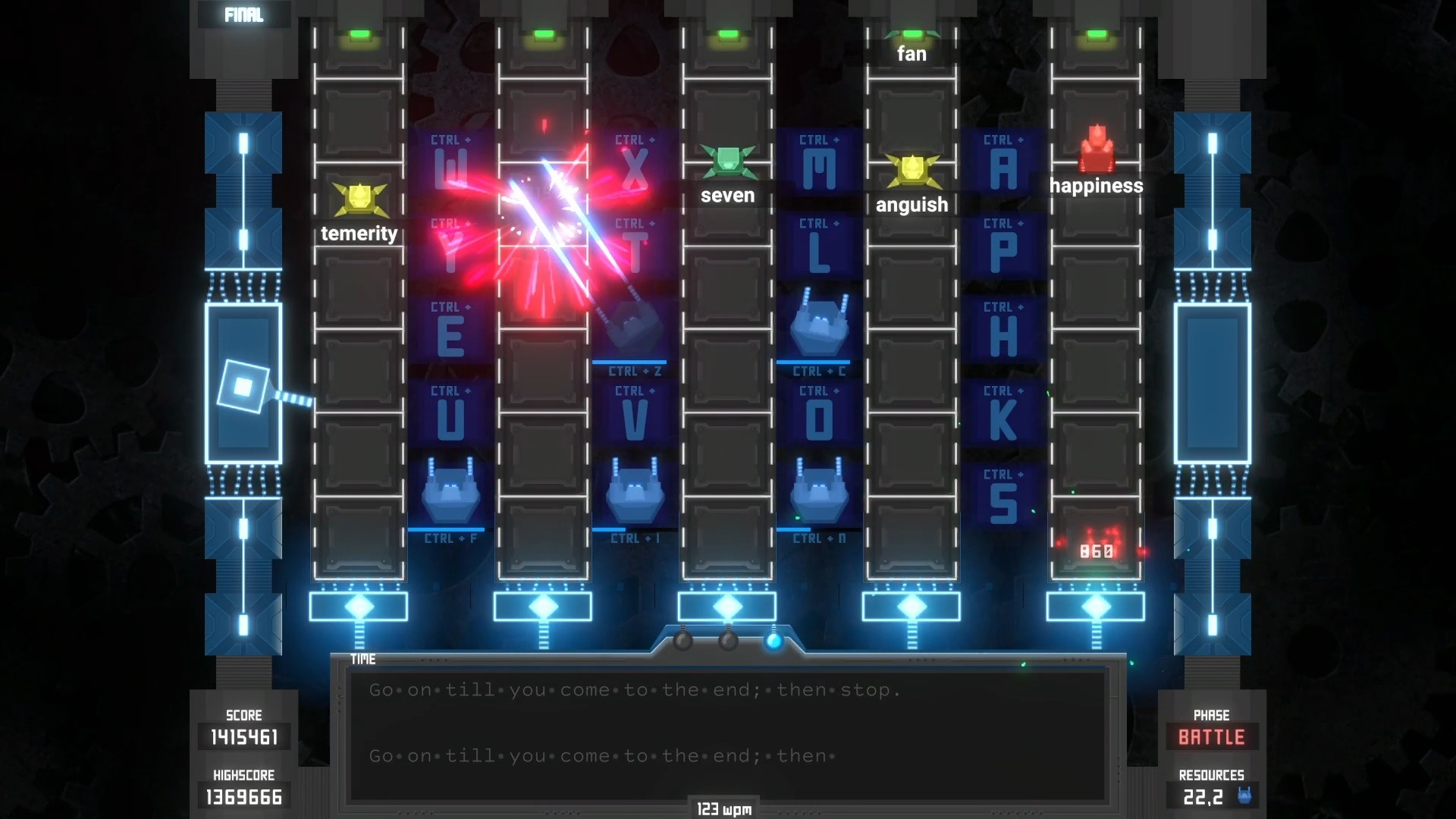Open the CTRL+I lane marker
The height and width of the screenshot is (819, 1456).
click(635, 538)
